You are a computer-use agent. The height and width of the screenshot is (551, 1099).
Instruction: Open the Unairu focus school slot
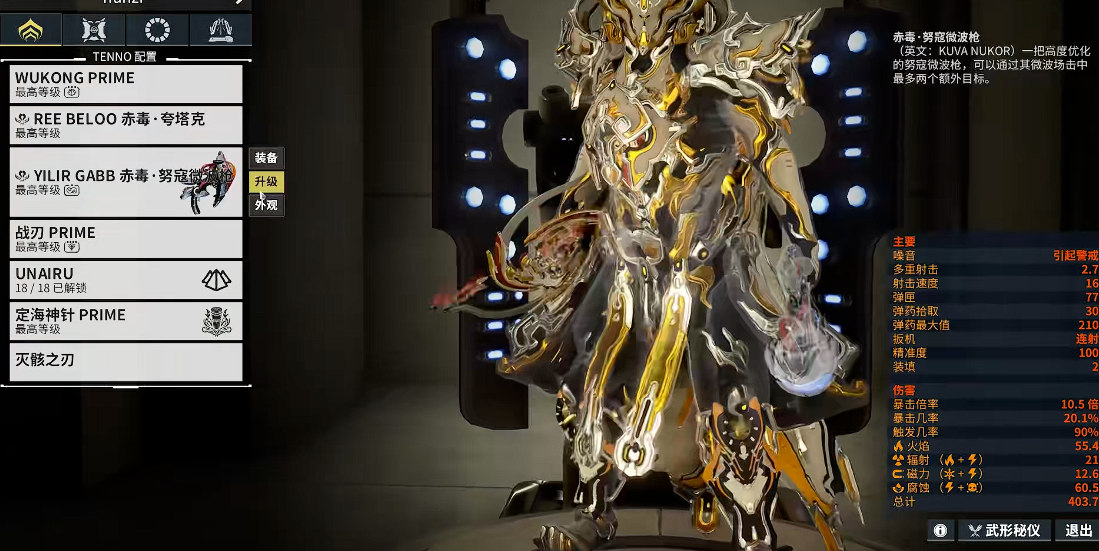pos(126,280)
